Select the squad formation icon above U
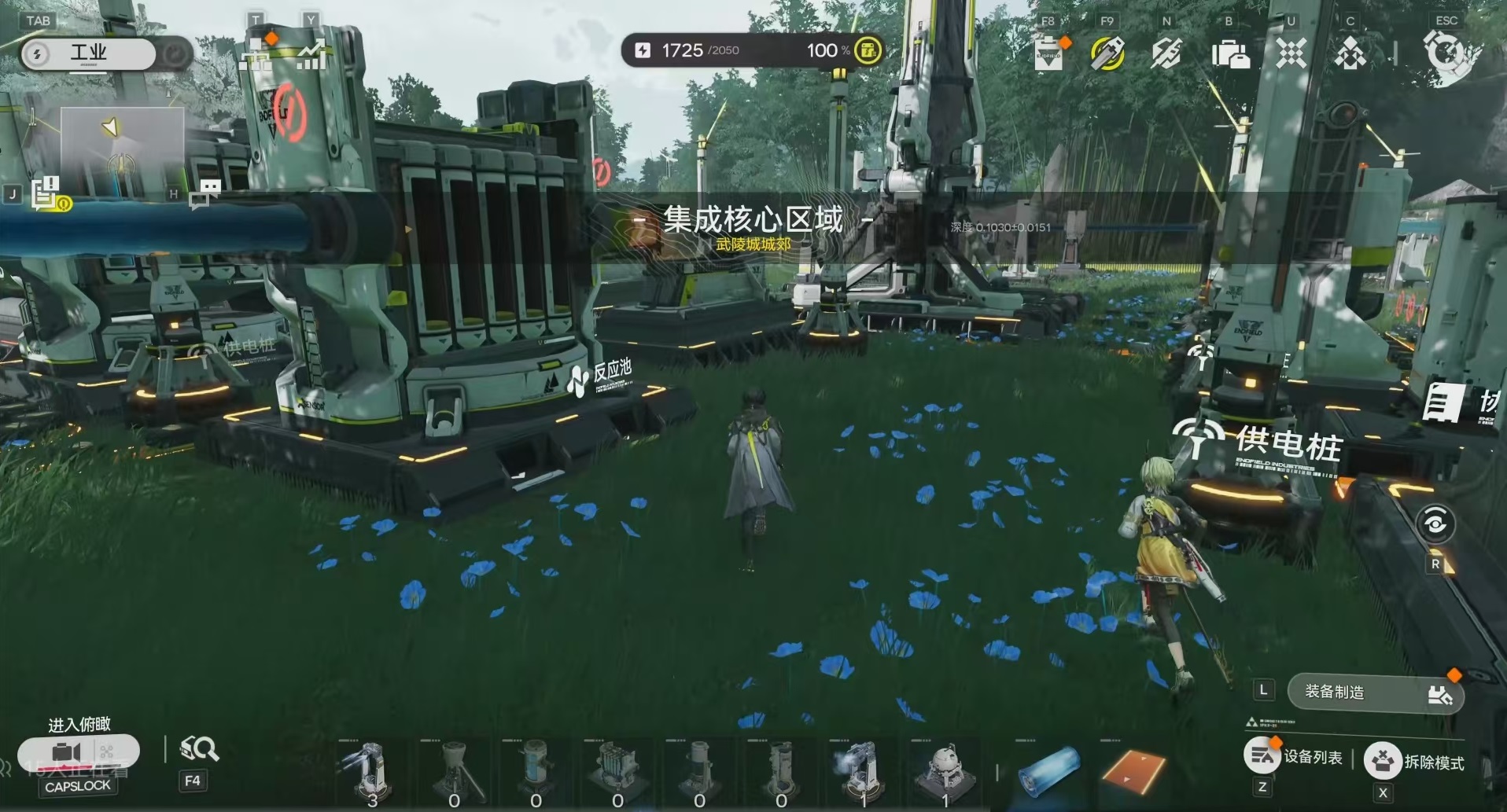 click(1291, 53)
